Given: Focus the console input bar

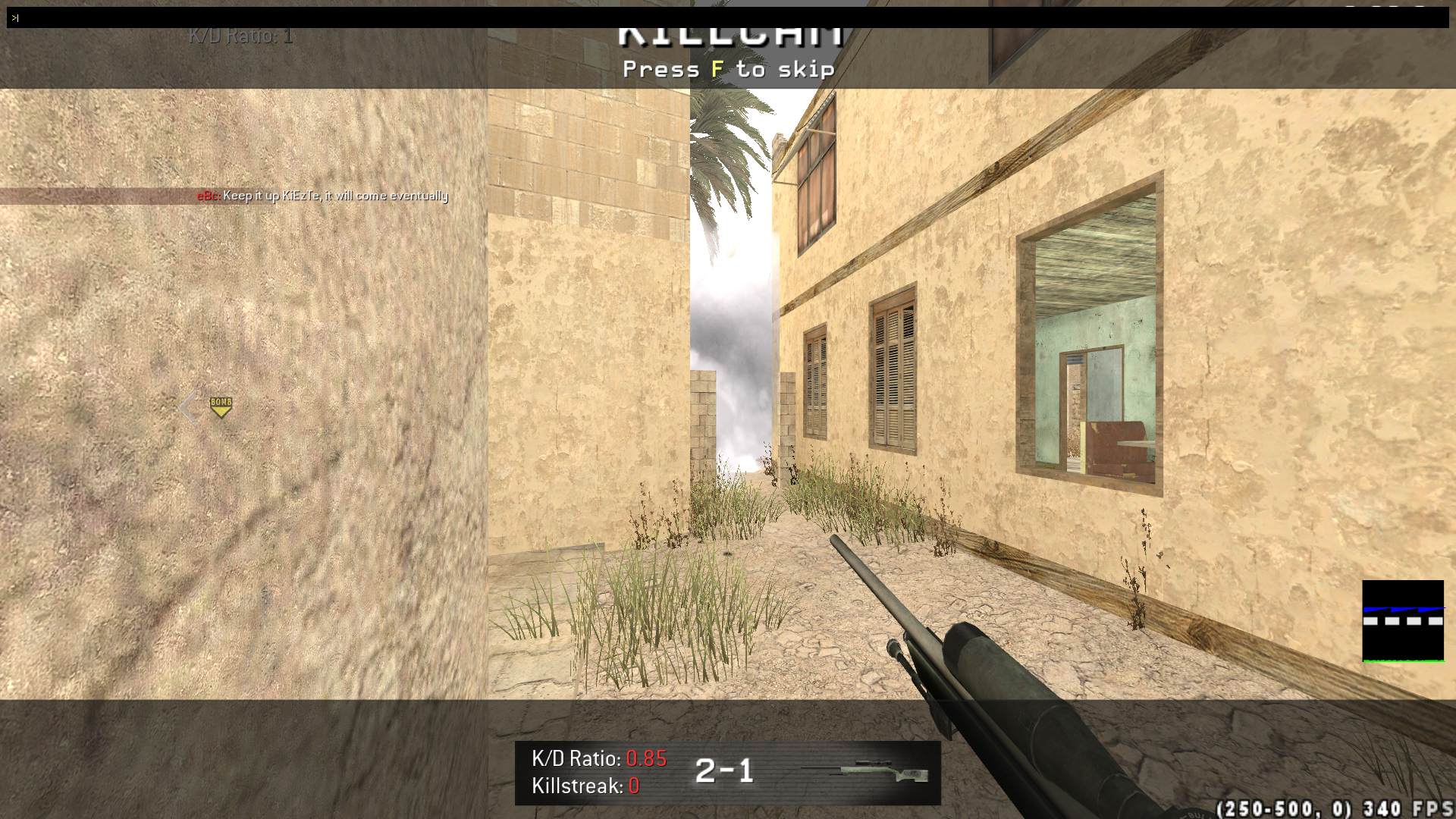Looking at the screenshot, I should click(x=728, y=17).
